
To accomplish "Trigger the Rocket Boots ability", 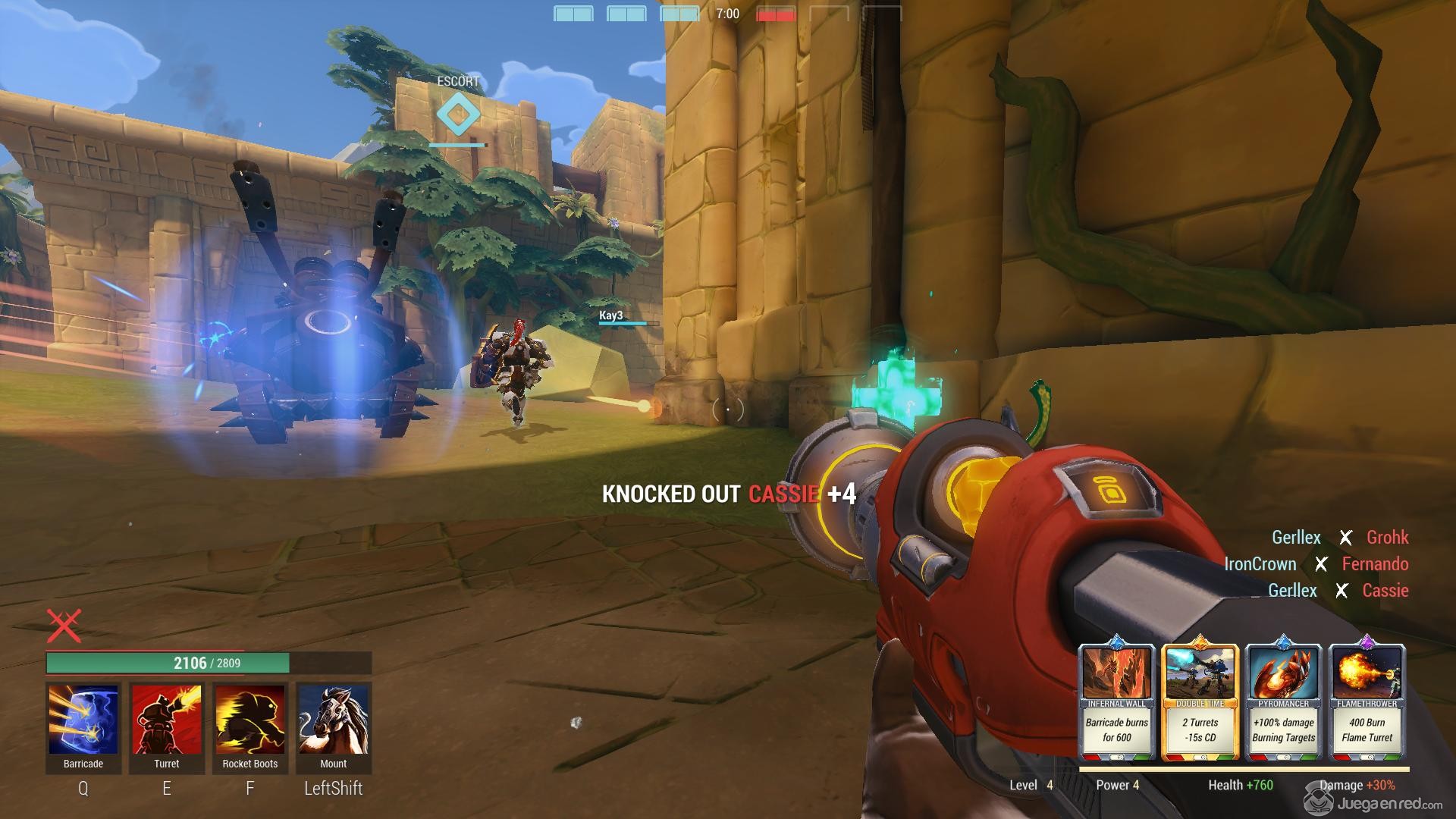I will (250, 720).
